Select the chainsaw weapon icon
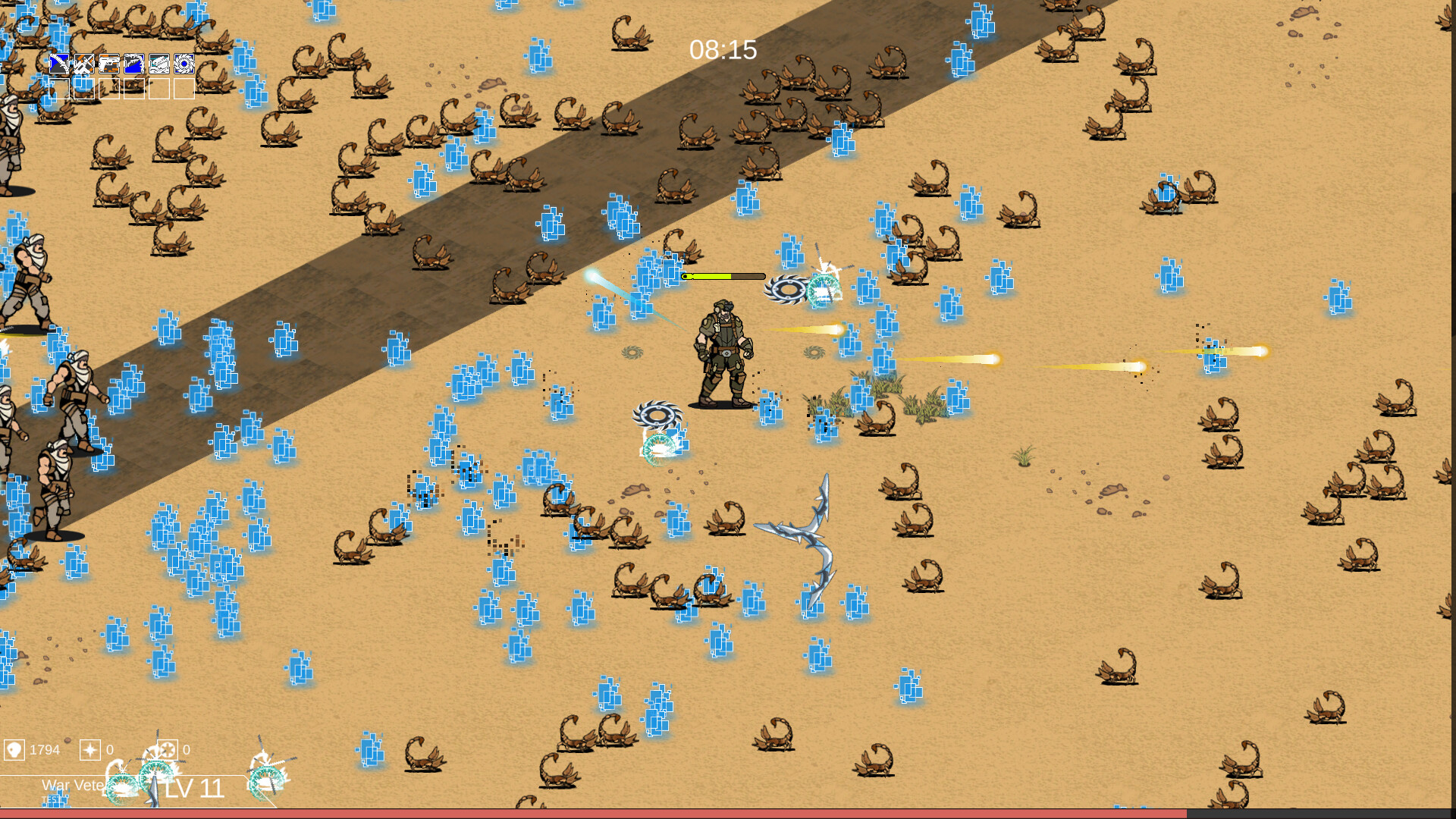The width and height of the screenshot is (1456, 819). (159, 64)
